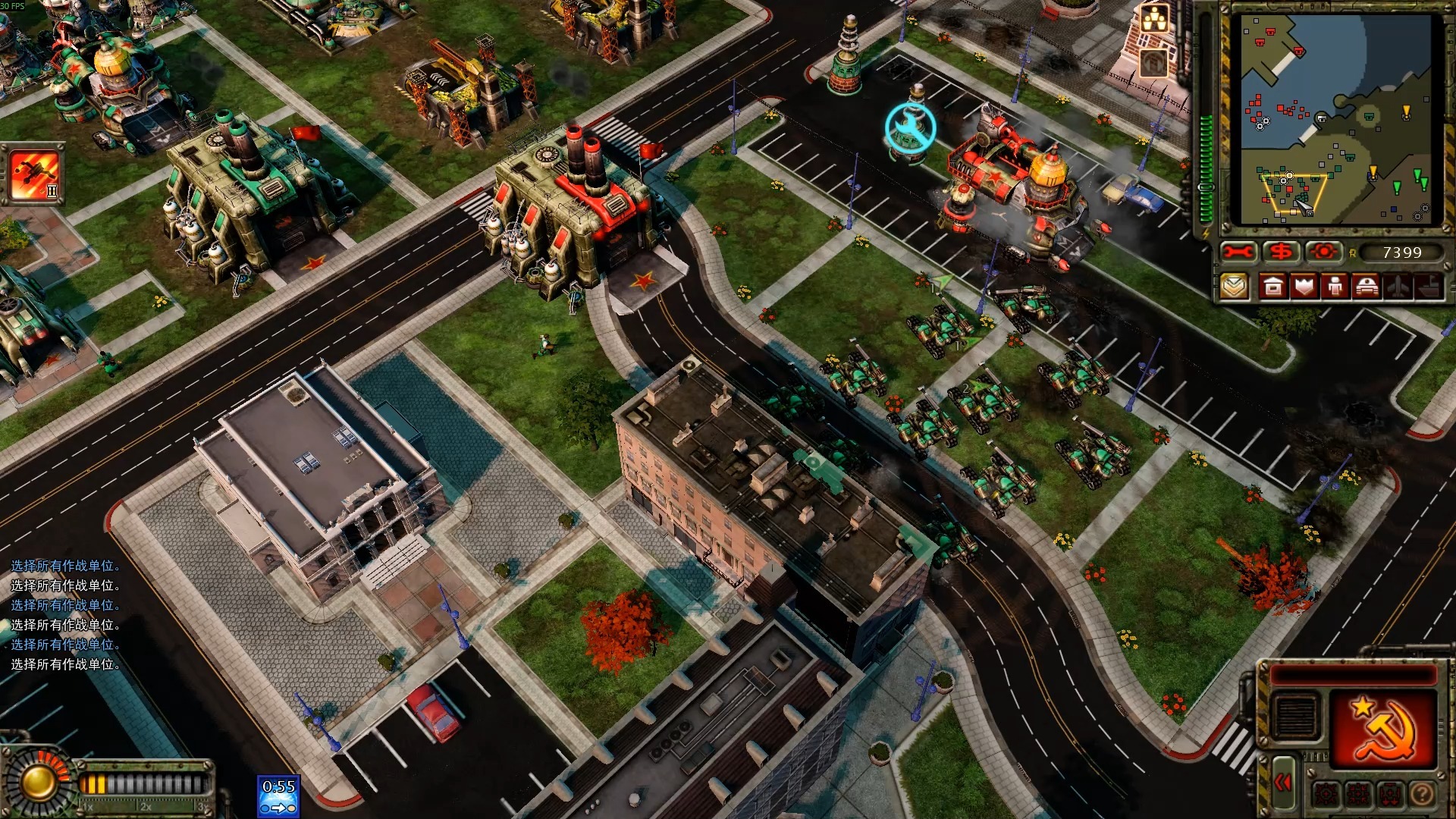Open the gold chevron rank tab
1456x819 pixels.
pos(1235,287)
